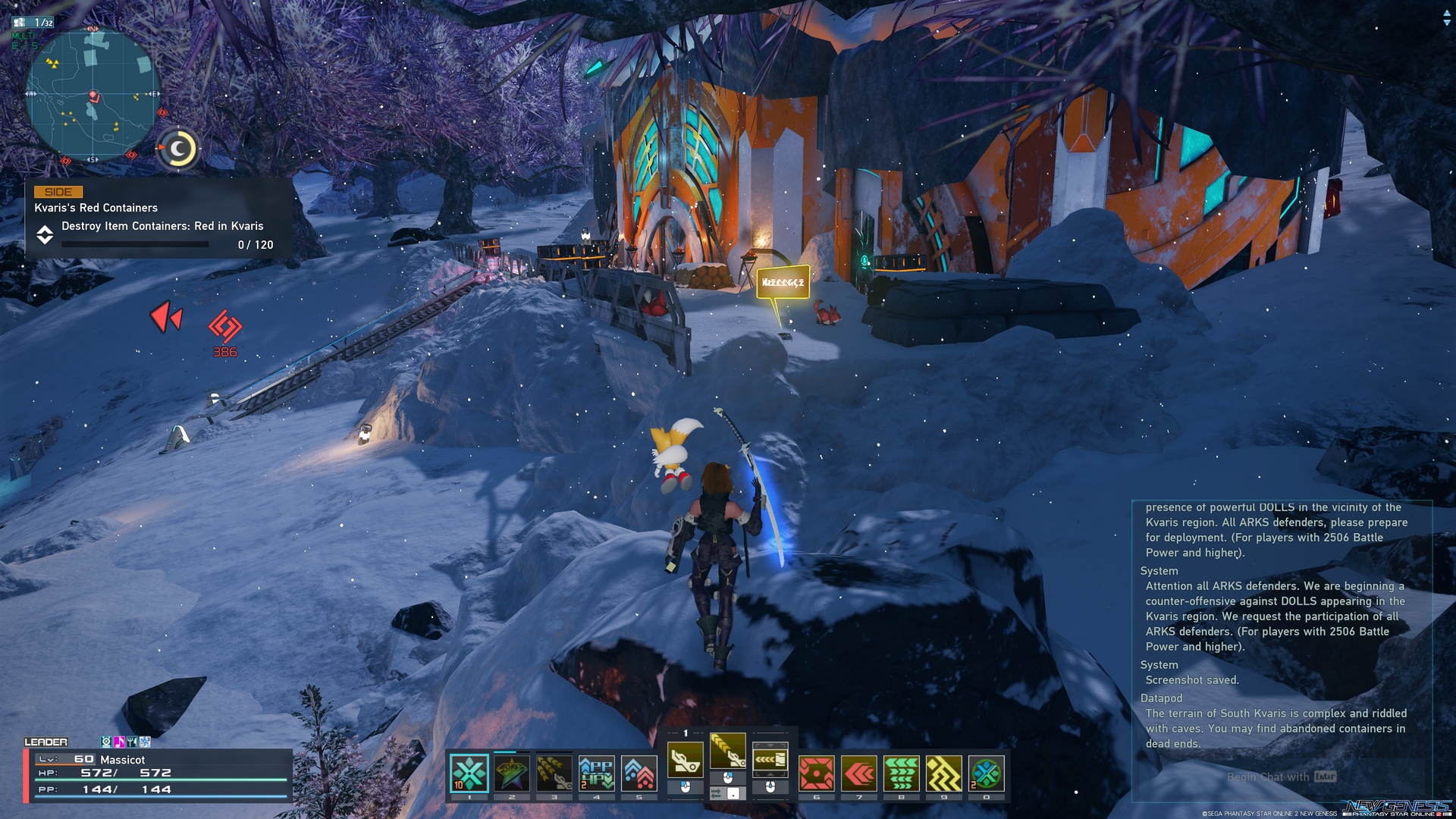
Task: Click the moon day-night cycle dial
Action: point(179,149)
